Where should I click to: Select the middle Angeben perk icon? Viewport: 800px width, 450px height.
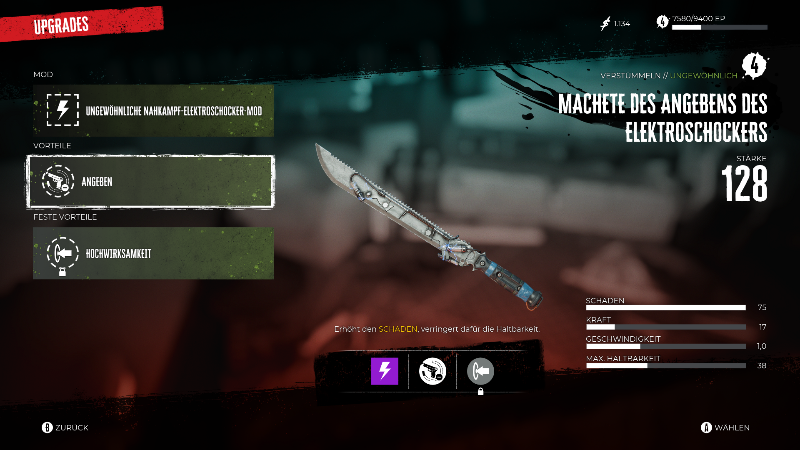pos(432,371)
